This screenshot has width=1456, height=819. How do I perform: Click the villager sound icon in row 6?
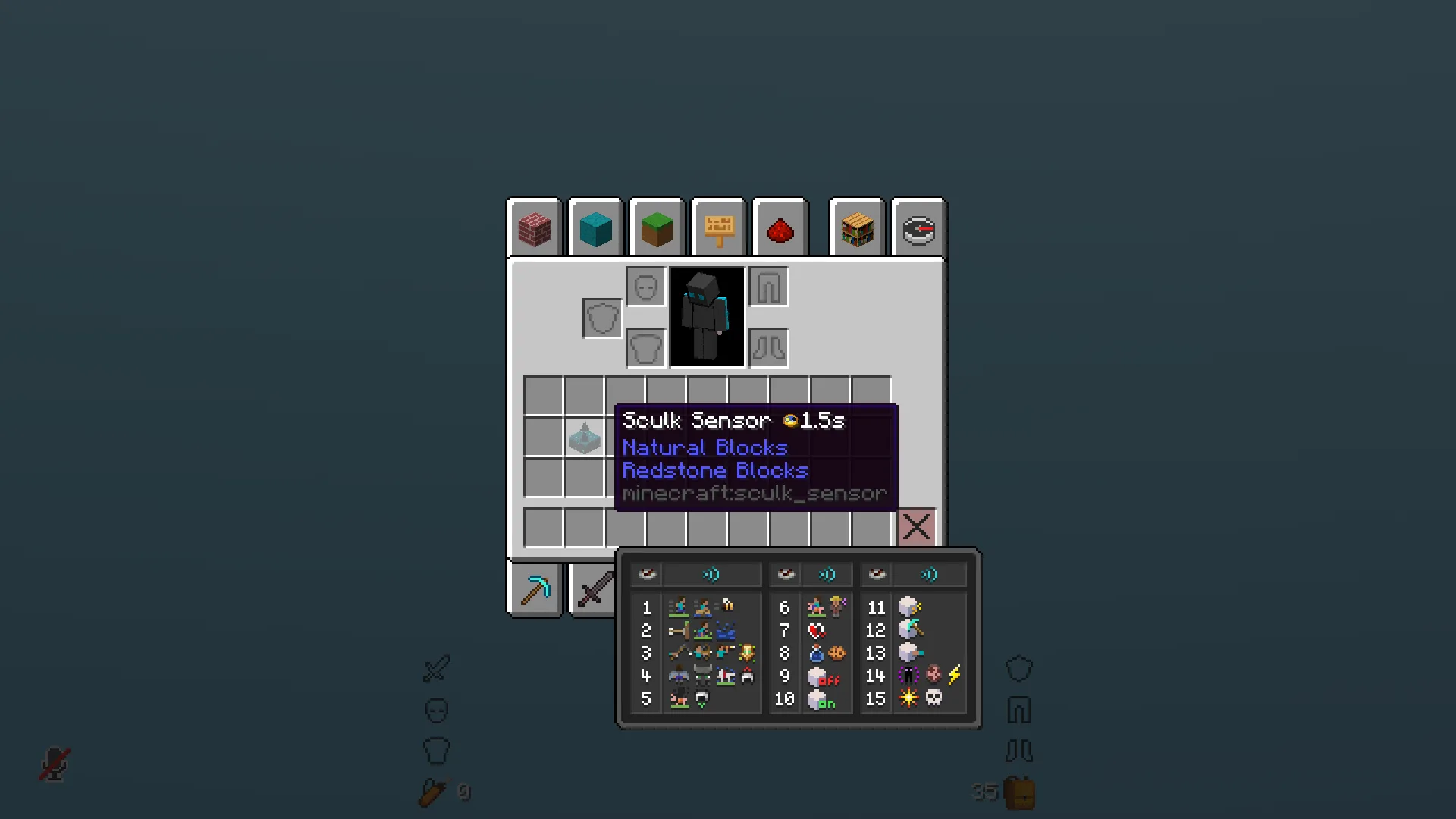tap(837, 606)
